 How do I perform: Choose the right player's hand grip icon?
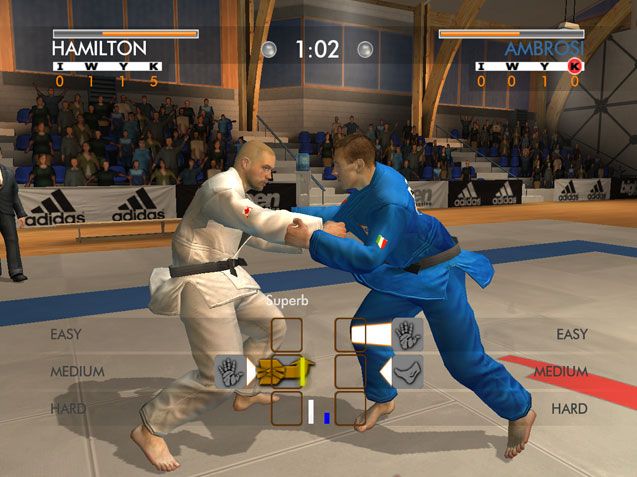point(407,334)
